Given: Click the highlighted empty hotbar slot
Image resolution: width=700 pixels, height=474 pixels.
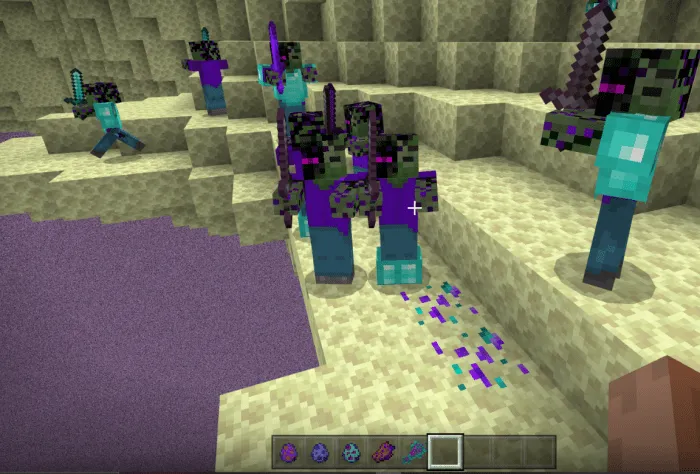Looking at the screenshot, I should pos(443,451).
